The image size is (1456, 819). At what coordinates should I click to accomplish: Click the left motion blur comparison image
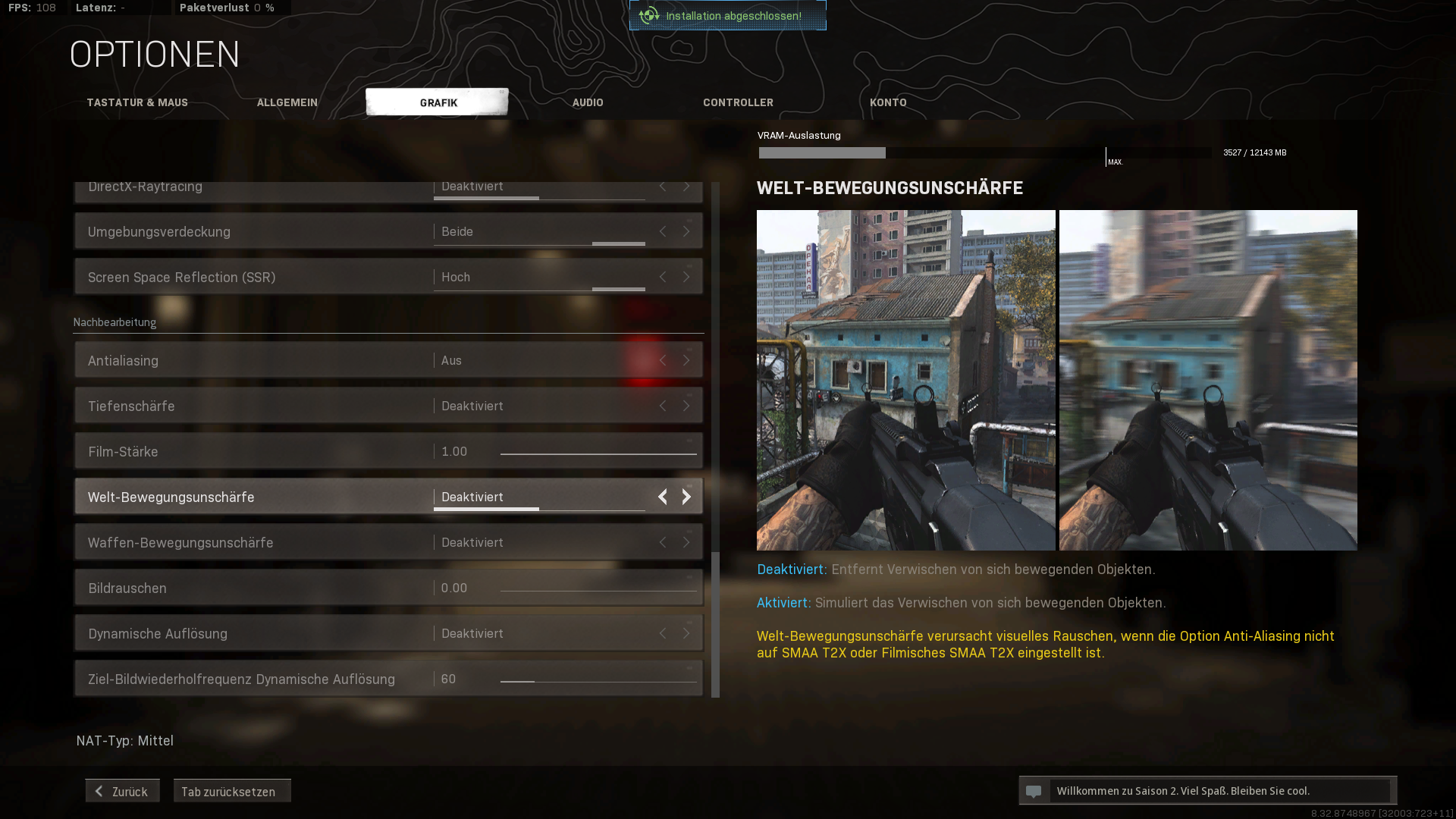pos(905,379)
